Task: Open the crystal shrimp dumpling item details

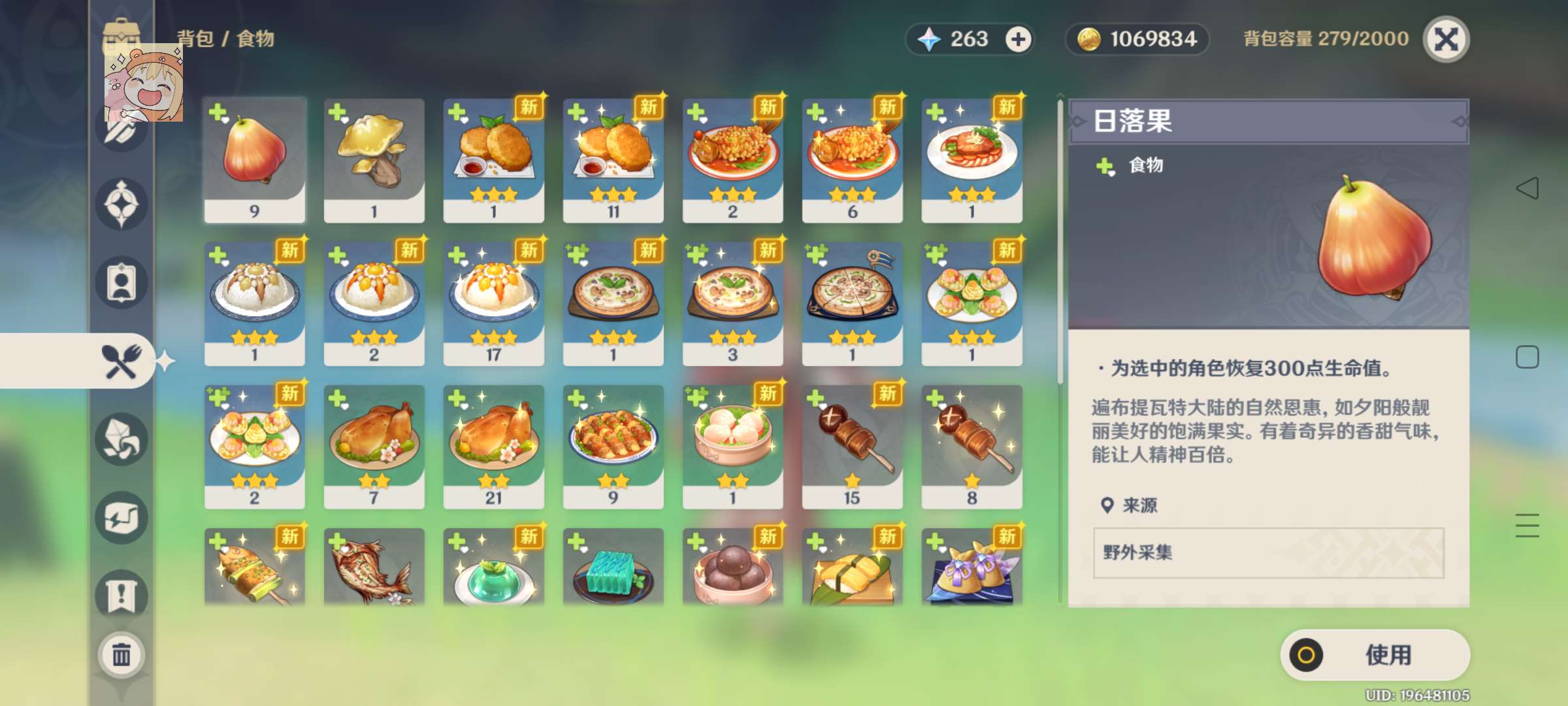Action: point(732,445)
